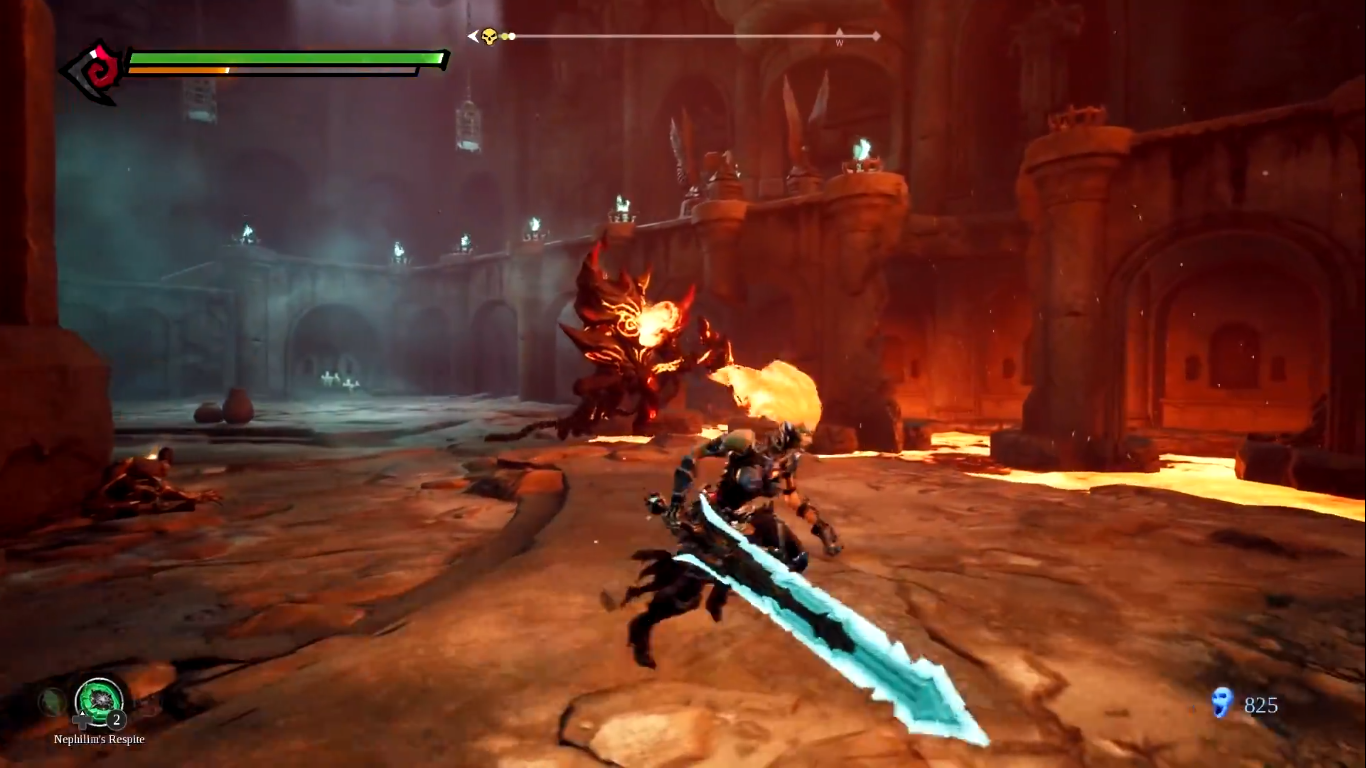Viewport: 1366px width, 768px height.
Task: Select the dimmed item icon beside Nephilim's Respite
Action: (x=53, y=702)
